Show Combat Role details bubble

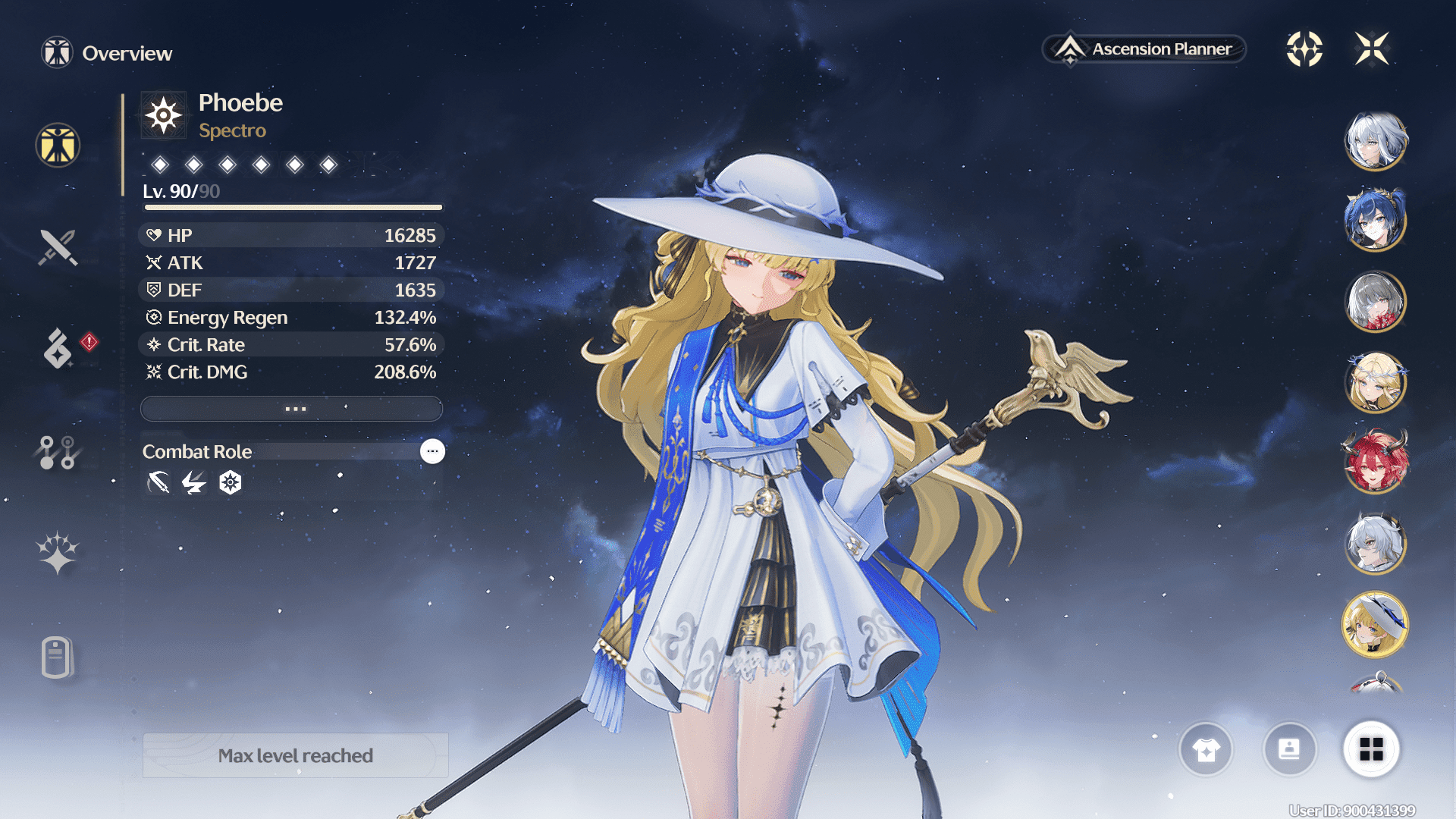coord(432,451)
